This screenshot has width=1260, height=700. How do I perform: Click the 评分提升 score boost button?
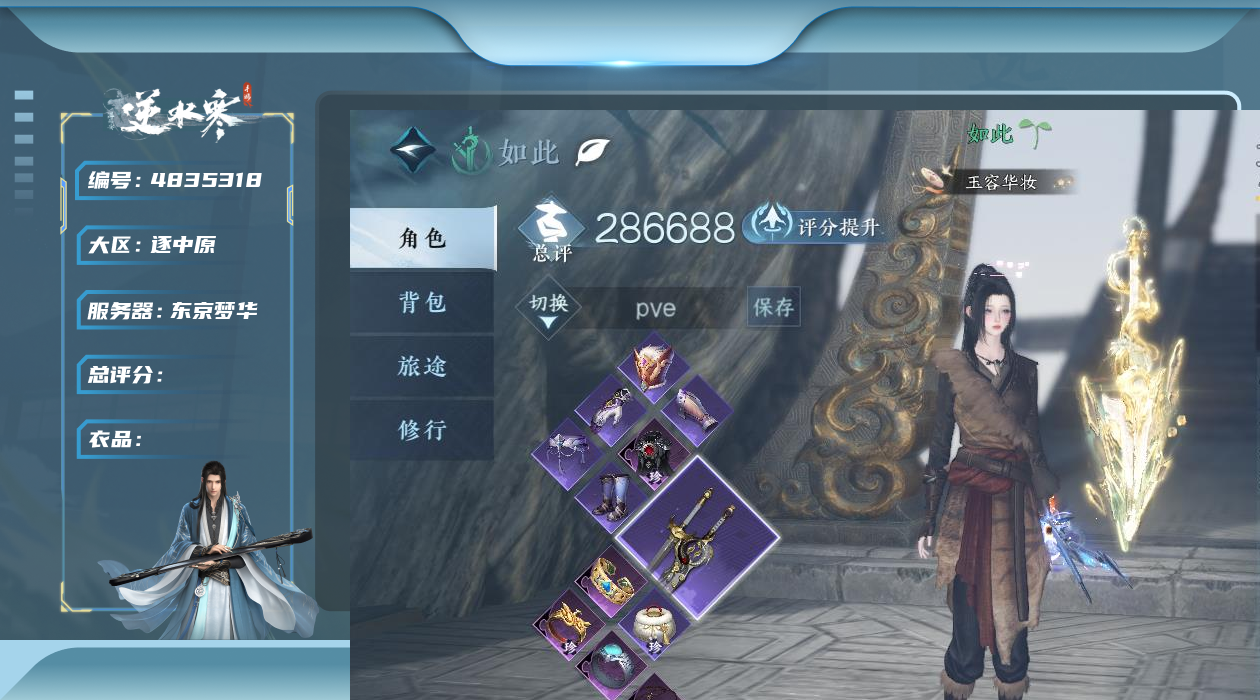[x=814, y=225]
